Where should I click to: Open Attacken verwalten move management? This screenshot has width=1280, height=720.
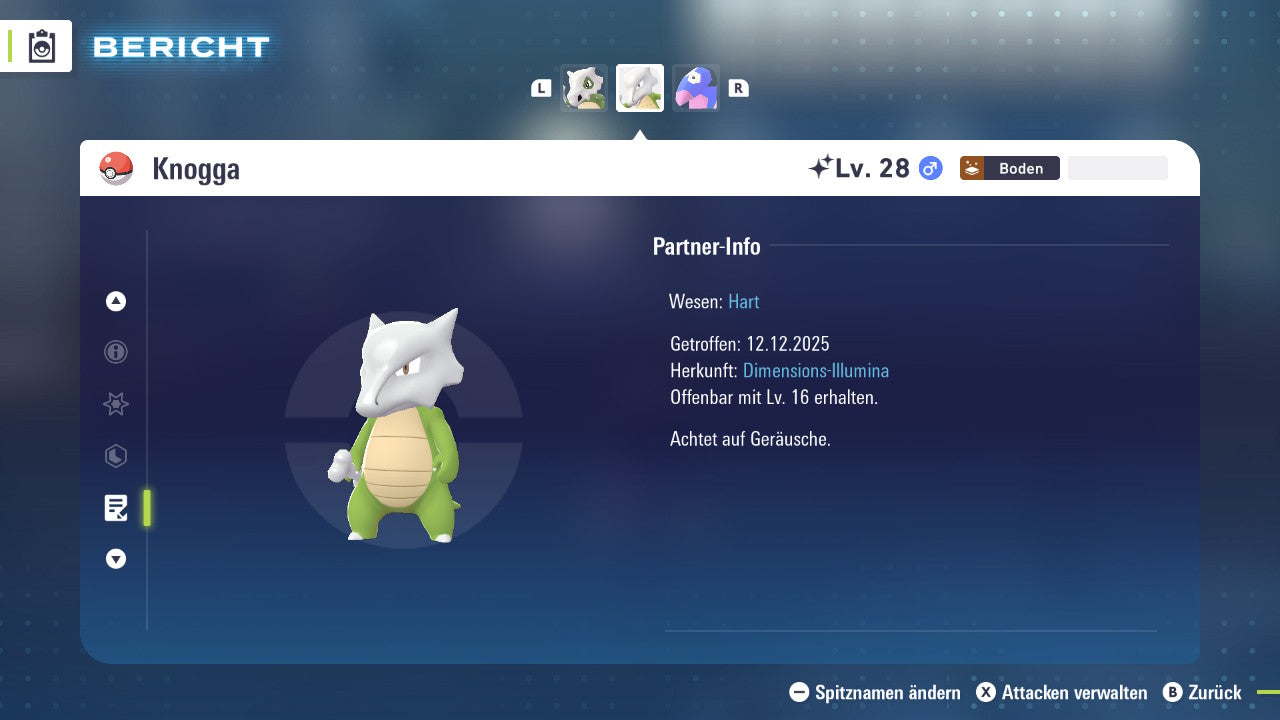[x=1061, y=692]
